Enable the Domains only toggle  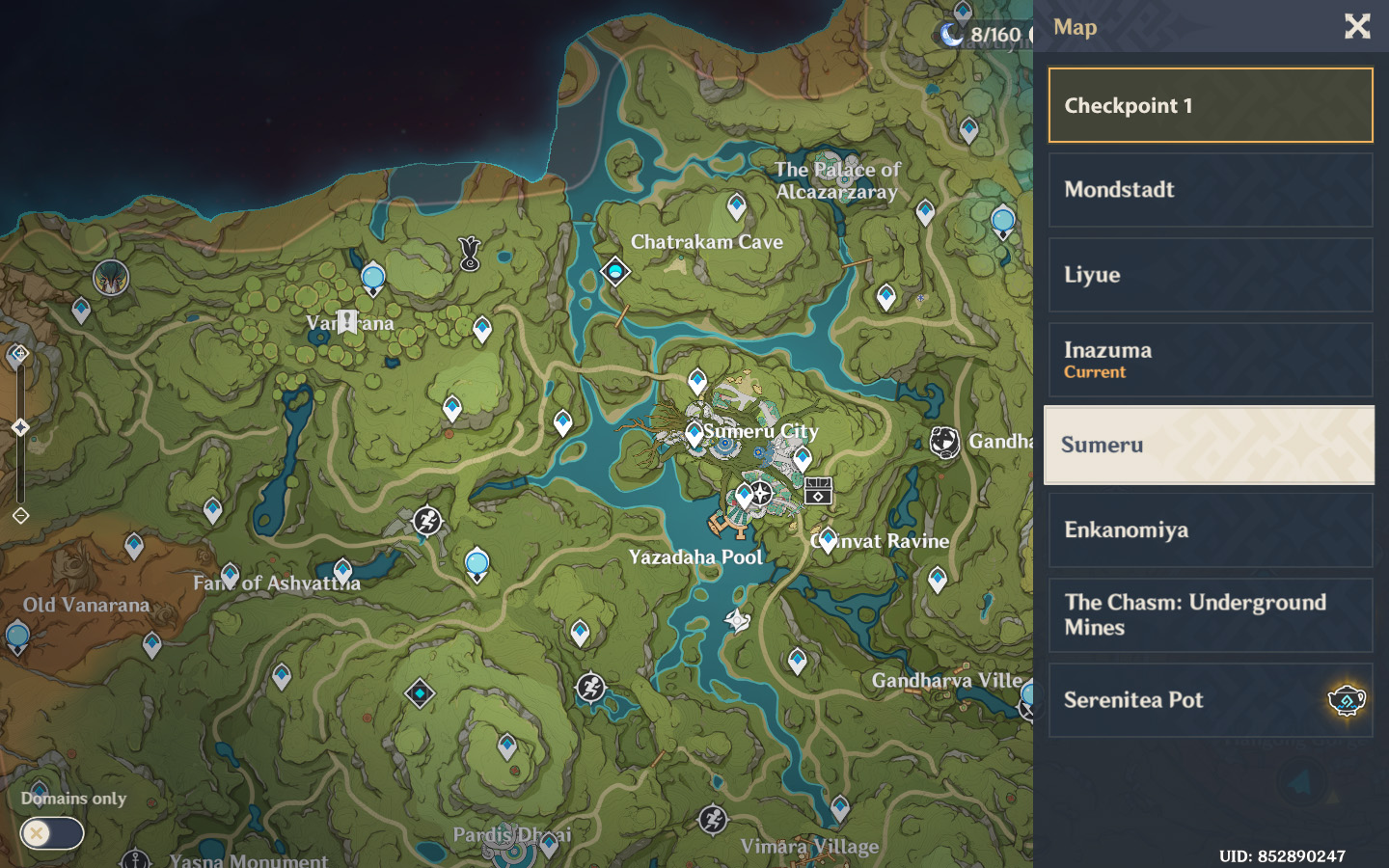tap(52, 833)
